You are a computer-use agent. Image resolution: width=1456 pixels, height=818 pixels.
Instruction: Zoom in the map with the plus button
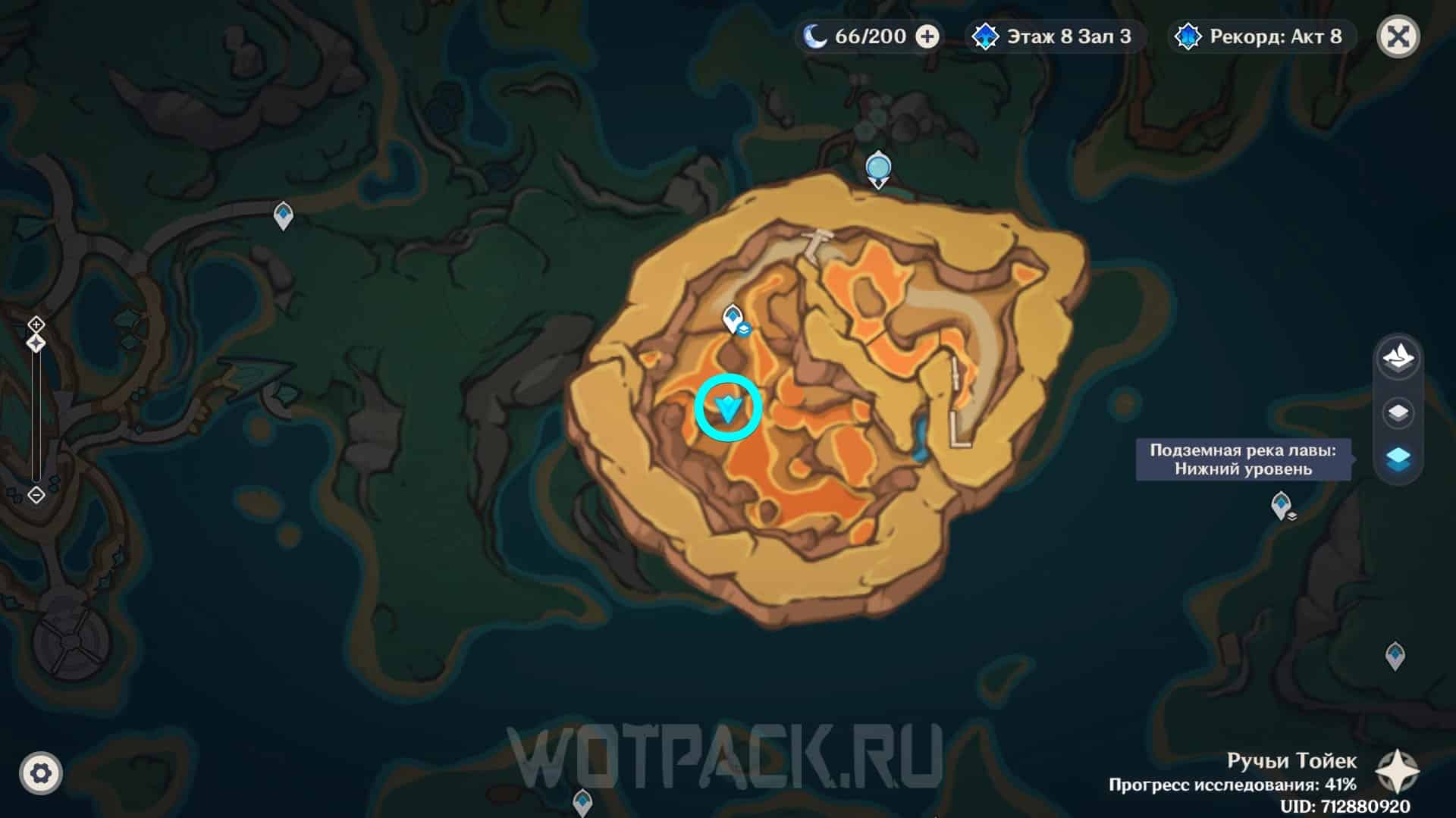click(36, 324)
